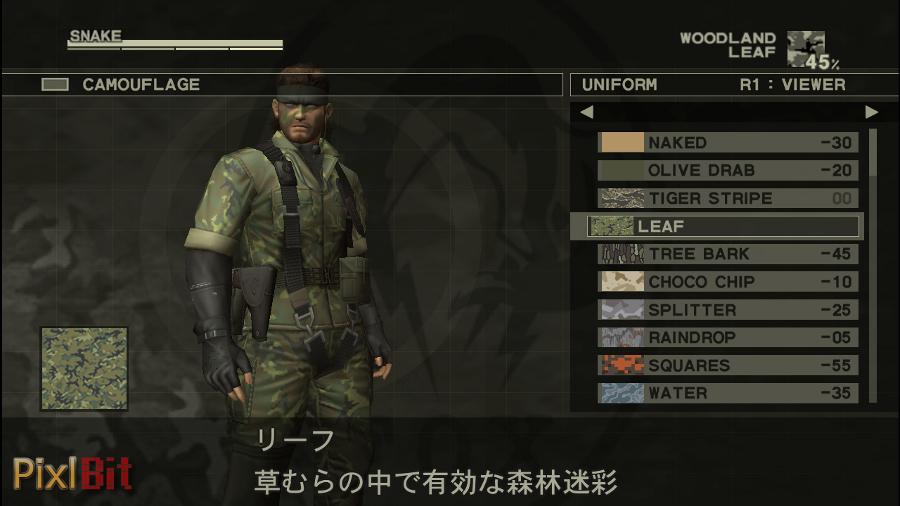This screenshot has height=506, width=900.
Task: Select the Naked uniform entry
Action: pyautogui.click(x=728, y=143)
